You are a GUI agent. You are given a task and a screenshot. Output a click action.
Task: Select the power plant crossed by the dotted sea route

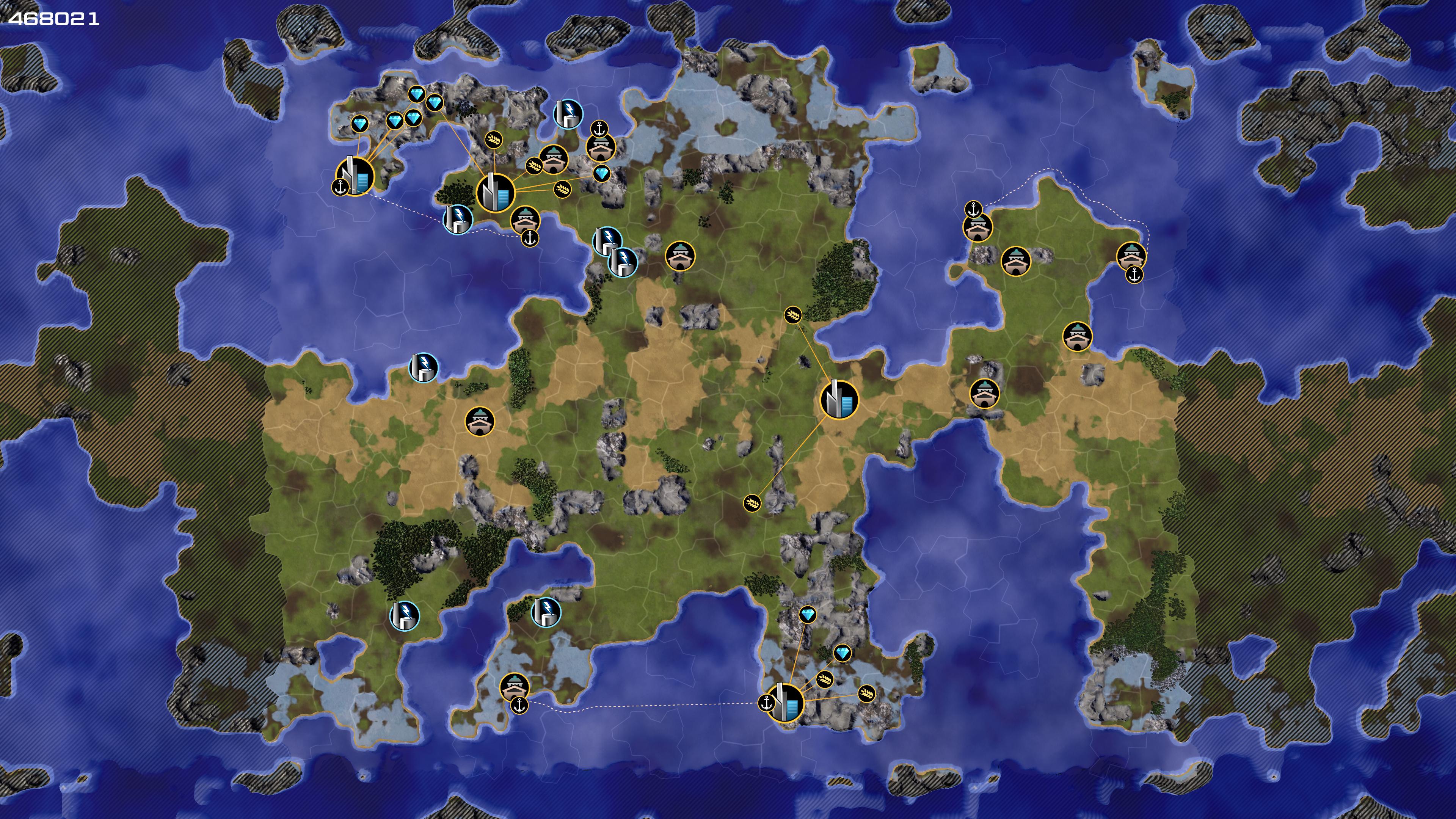click(x=458, y=219)
